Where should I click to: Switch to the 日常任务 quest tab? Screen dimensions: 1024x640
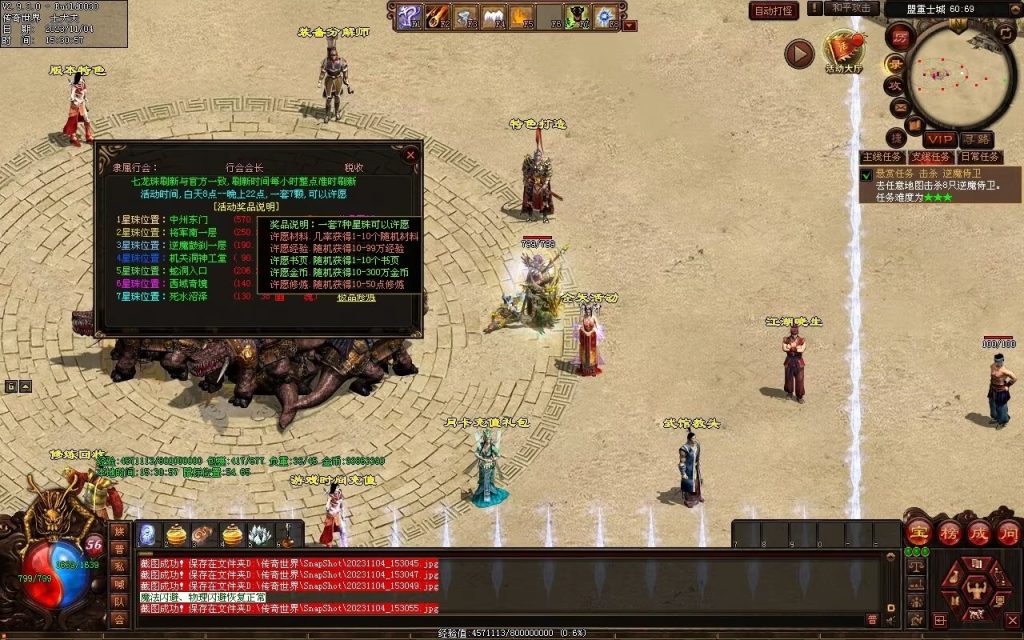979,157
